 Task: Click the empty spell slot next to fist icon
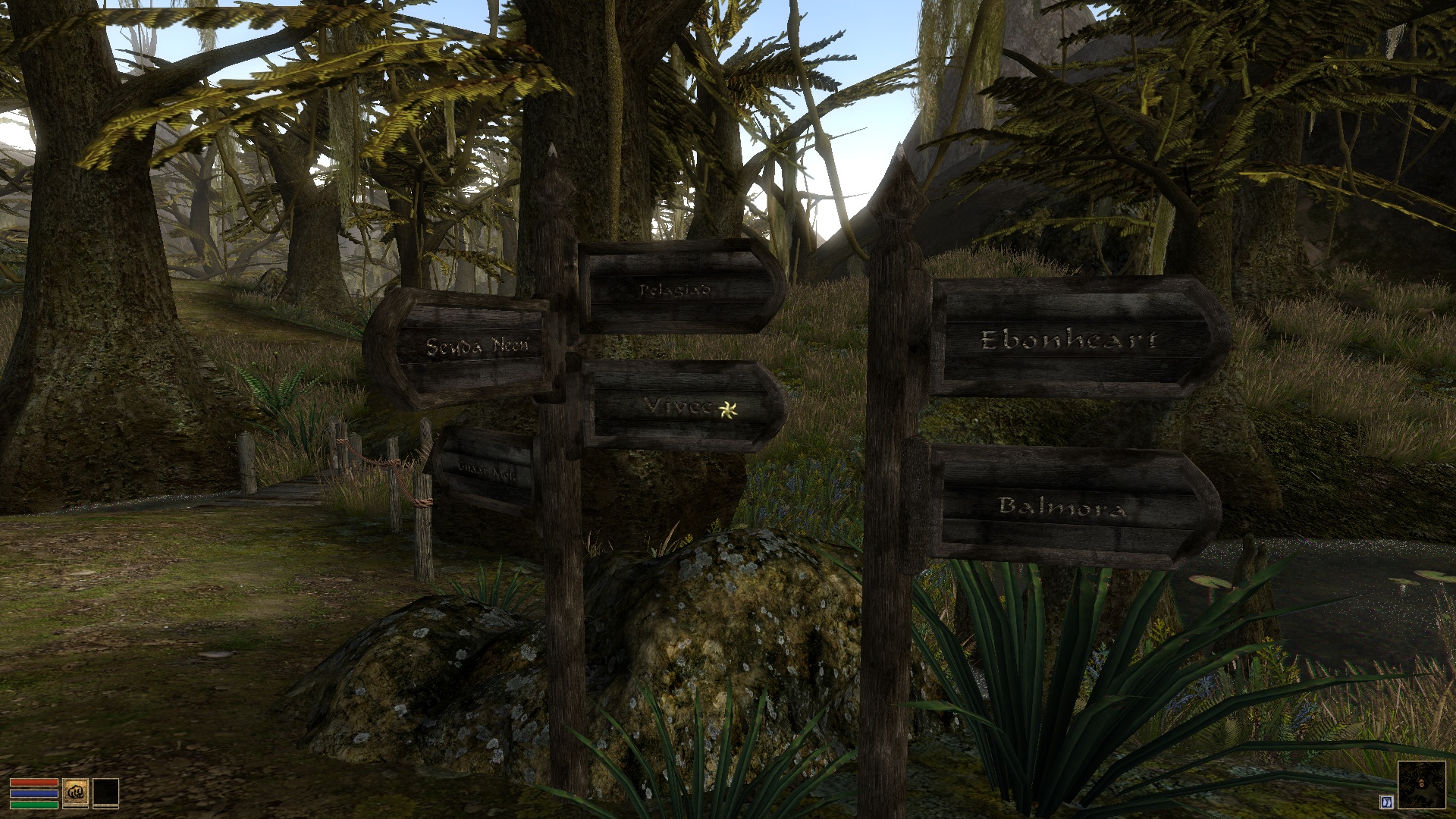click(106, 792)
